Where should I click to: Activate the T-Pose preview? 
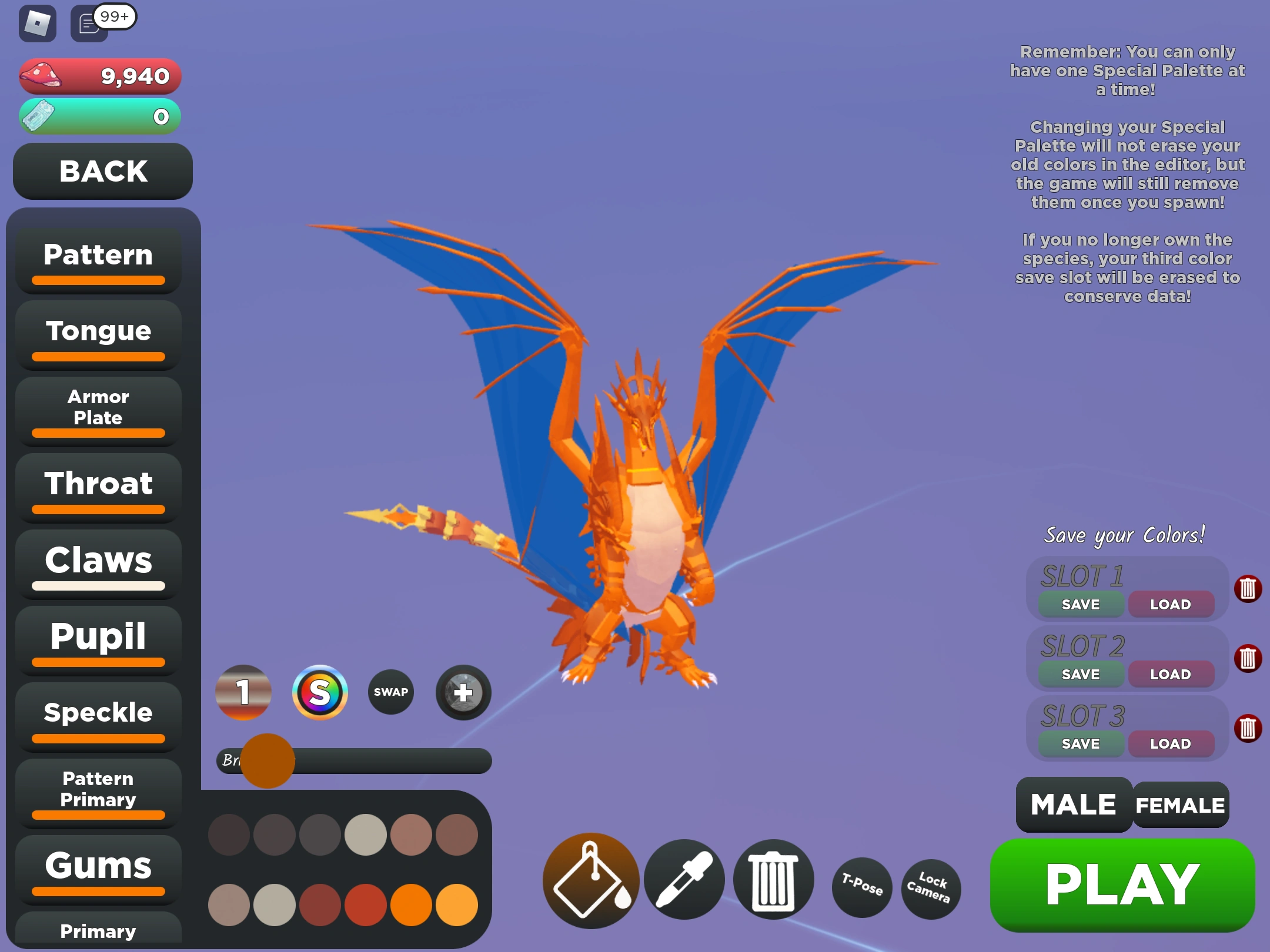[x=861, y=887]
